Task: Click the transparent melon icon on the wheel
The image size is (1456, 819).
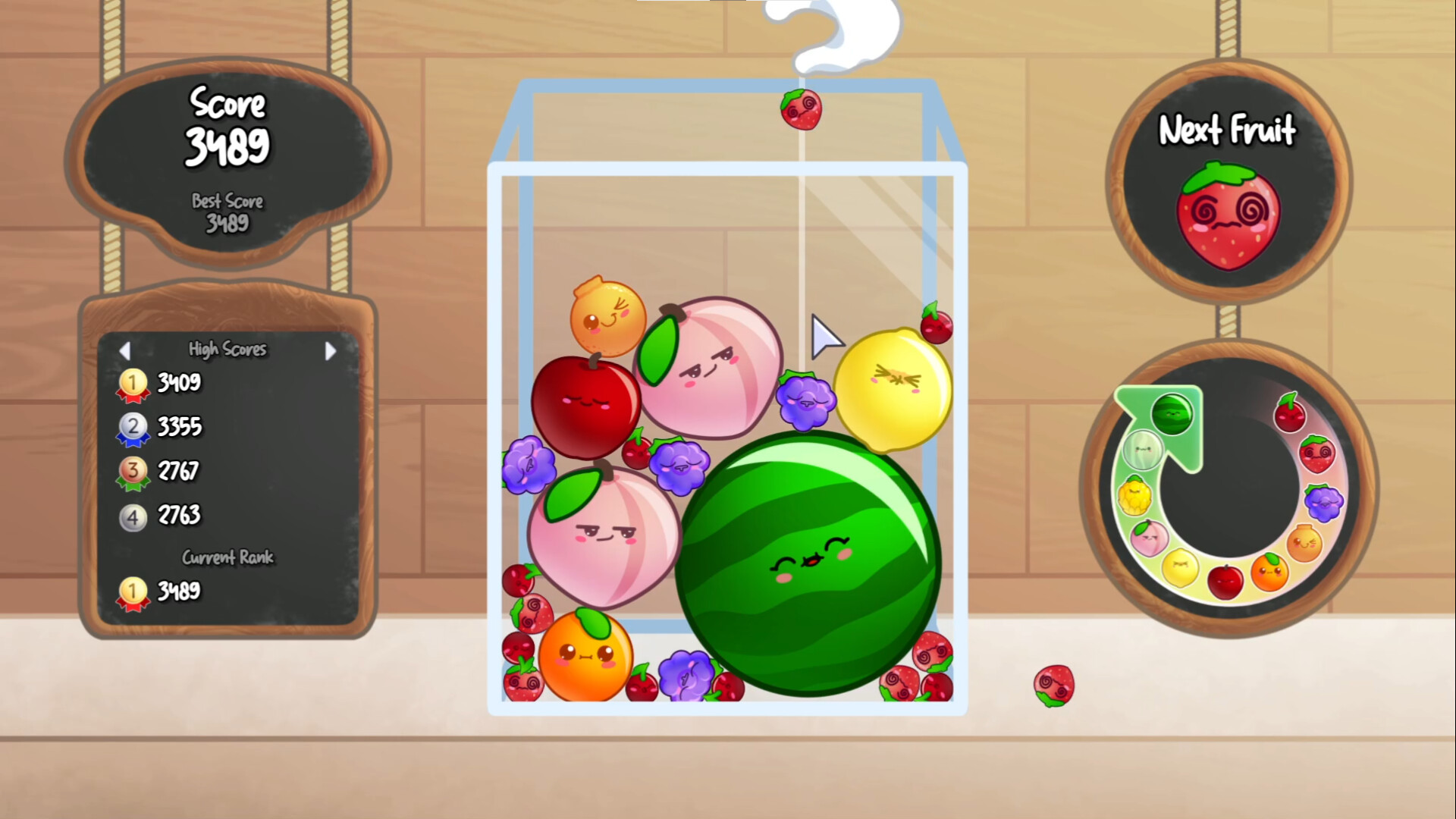Action: tap(1142, 450)
